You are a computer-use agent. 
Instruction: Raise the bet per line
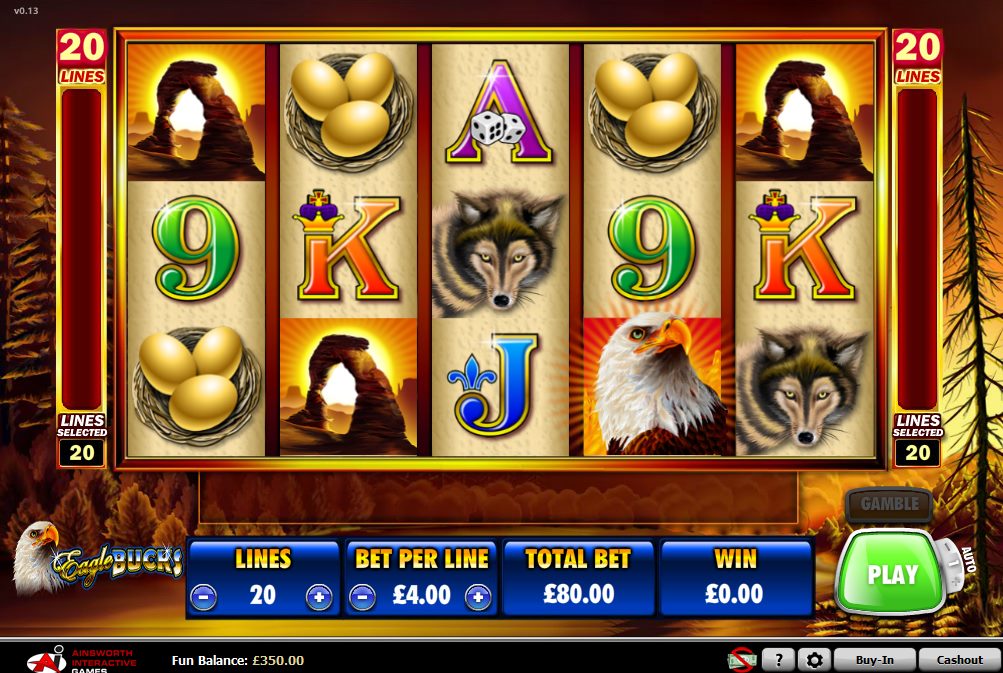(479, 597)
